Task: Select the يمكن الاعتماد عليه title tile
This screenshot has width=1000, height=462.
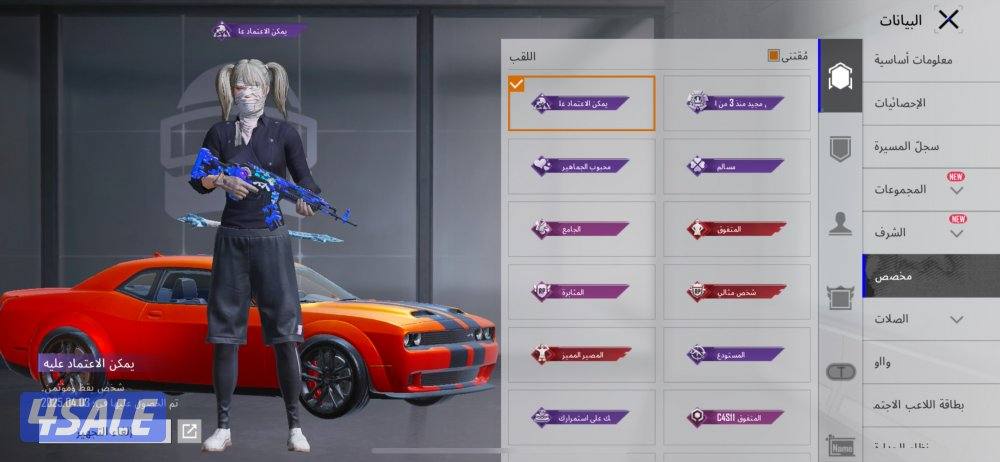Action: point(582,103)
